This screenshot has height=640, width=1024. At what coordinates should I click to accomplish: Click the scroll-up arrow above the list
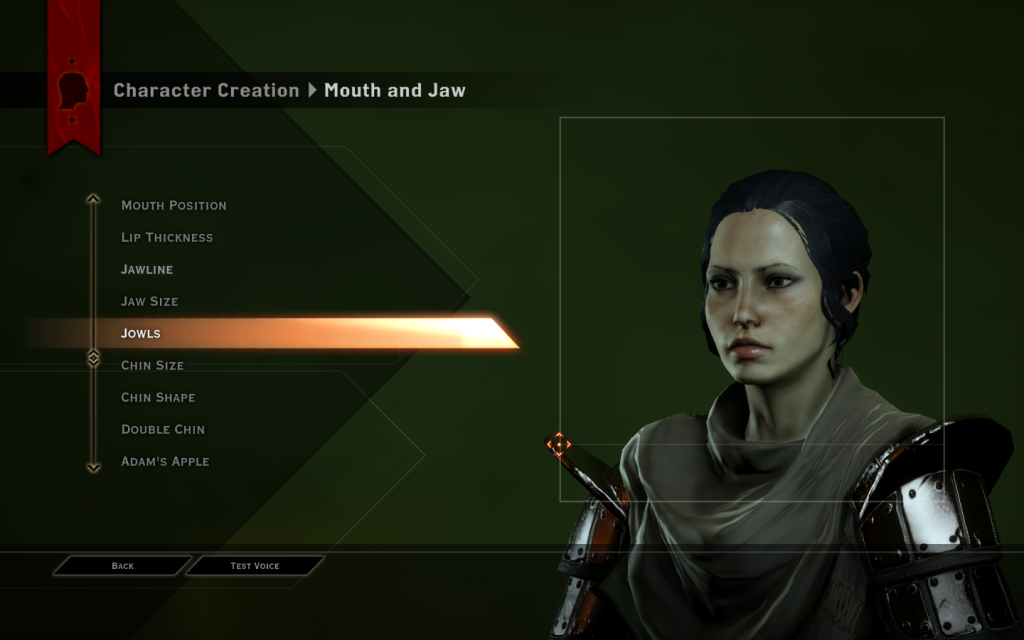click(x=93, y=199)
